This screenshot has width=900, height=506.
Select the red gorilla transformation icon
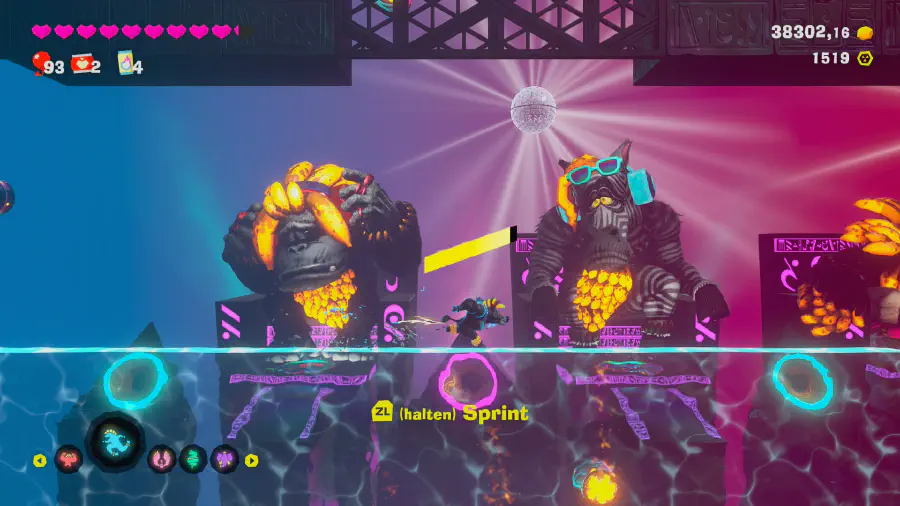69,459
